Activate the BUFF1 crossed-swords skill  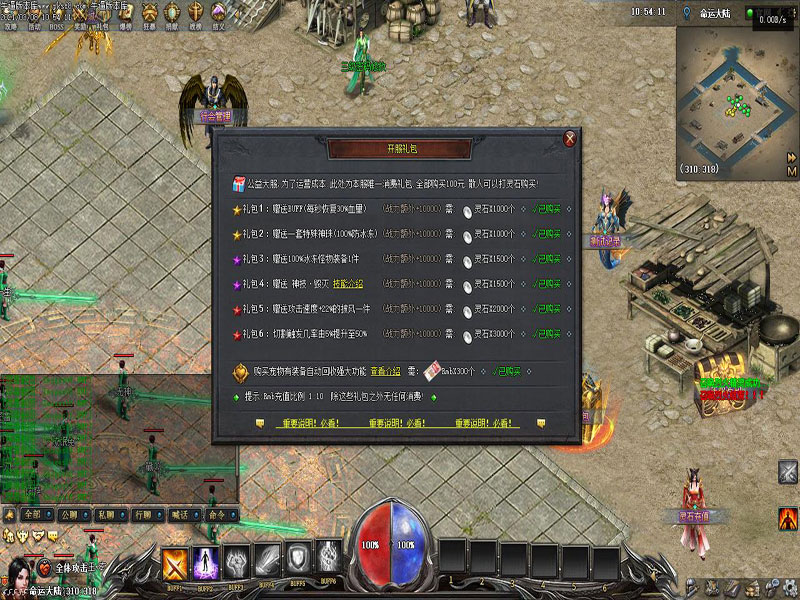[177, 561]
